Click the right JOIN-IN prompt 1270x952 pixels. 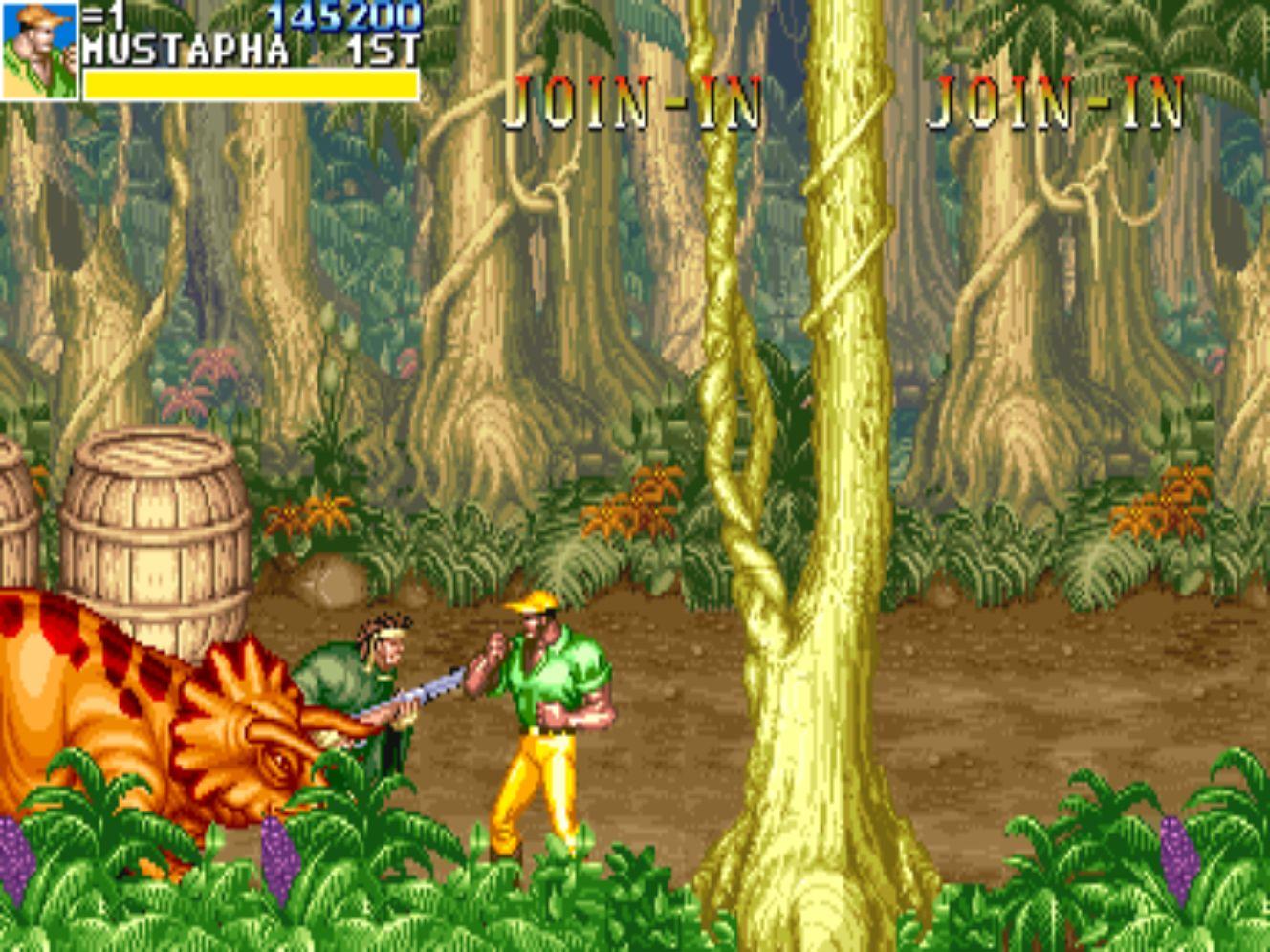[1057, 100]
